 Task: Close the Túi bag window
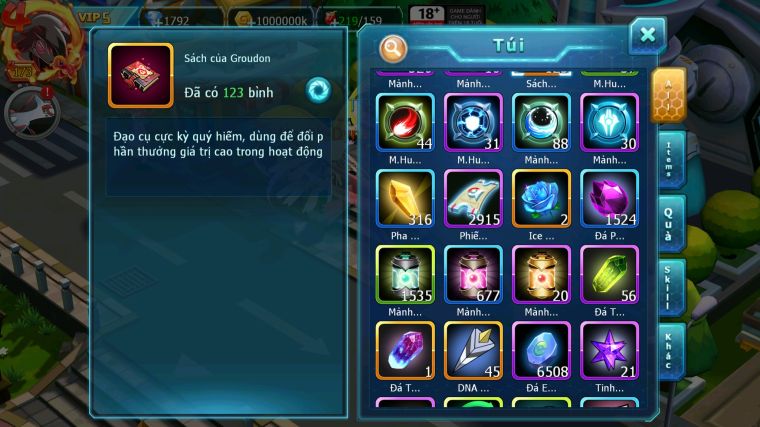coord(647,36)
